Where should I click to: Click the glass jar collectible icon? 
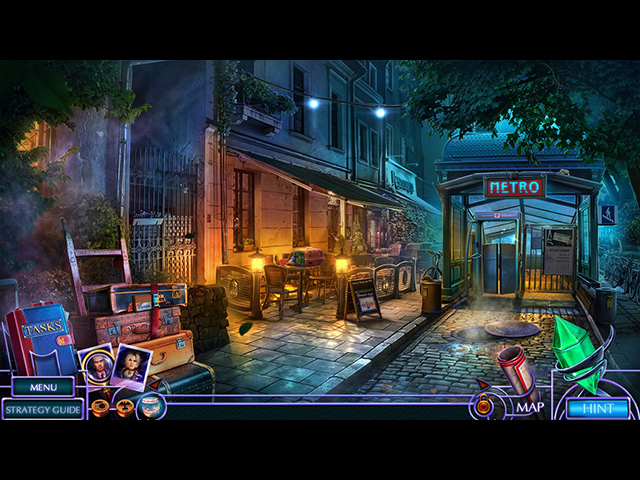point(149,406)
